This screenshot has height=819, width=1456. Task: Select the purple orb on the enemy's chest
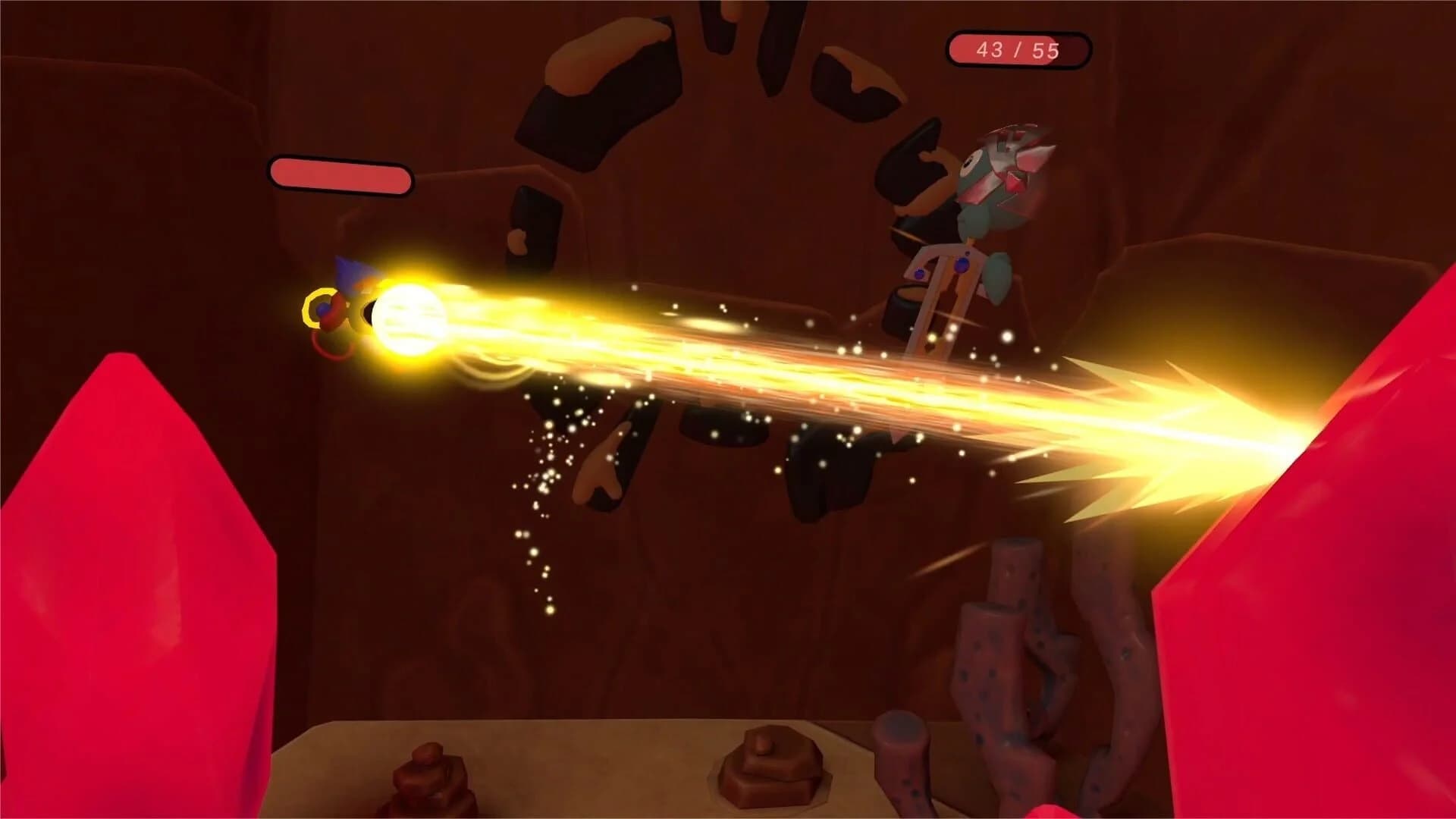962,265
